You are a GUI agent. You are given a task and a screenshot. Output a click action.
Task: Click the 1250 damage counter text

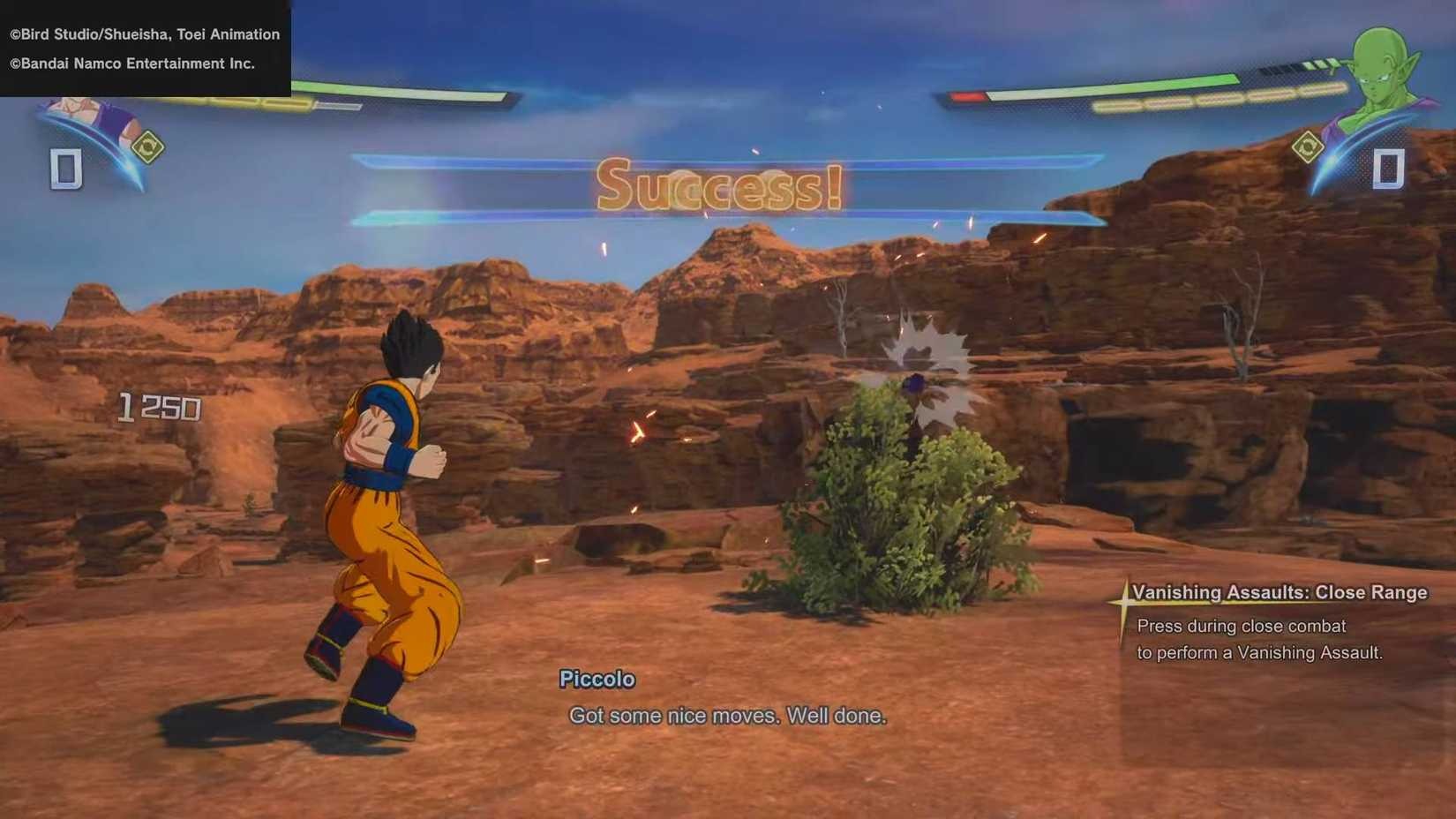coord(157,406)
